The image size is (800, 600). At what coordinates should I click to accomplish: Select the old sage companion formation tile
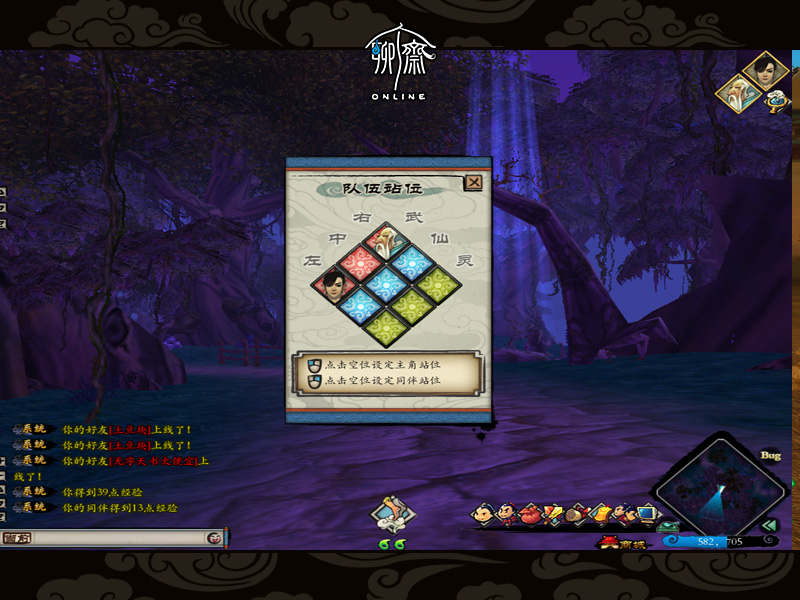[x=384, y=241]
